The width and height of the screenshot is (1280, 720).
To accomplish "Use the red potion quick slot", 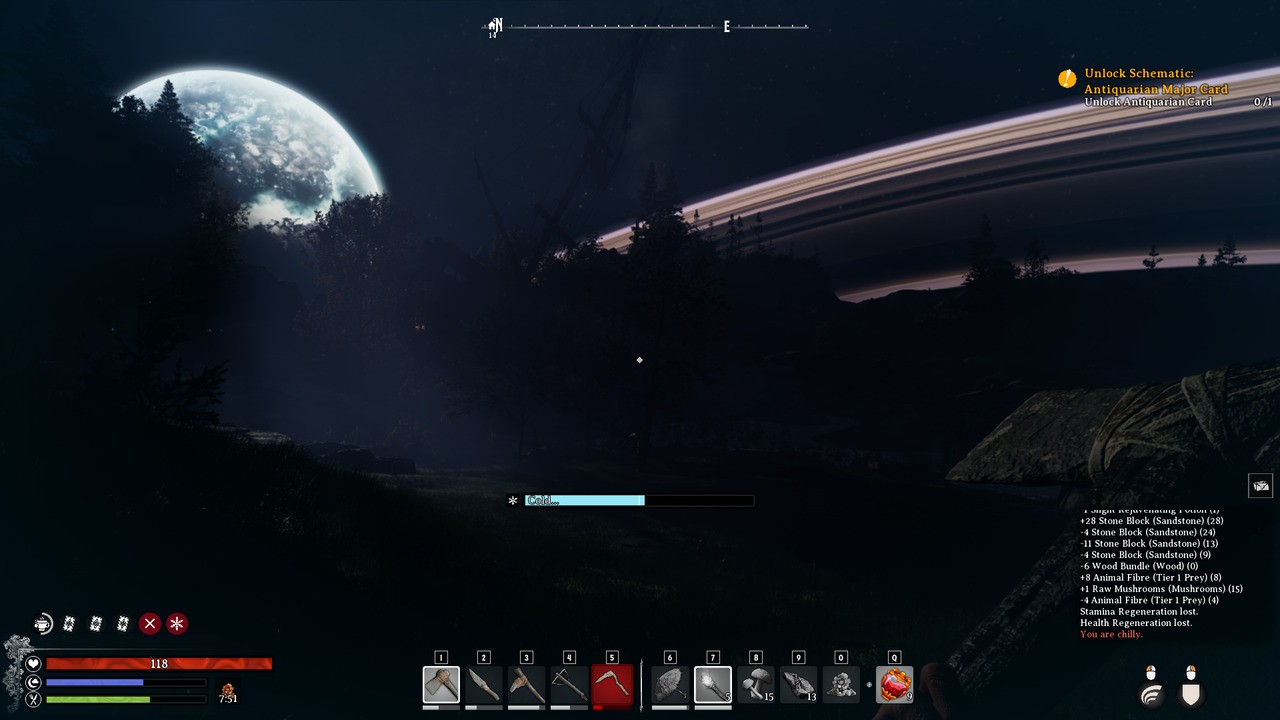I will click(894, 685).
